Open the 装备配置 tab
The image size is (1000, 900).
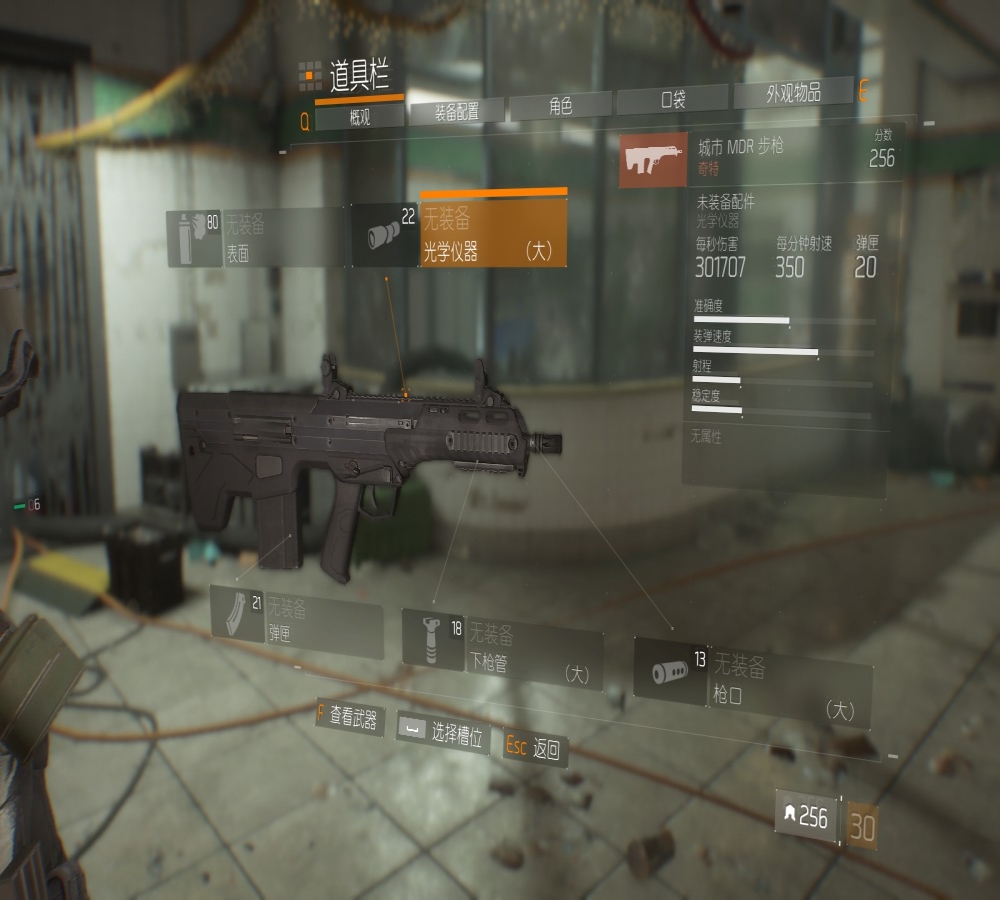[x=456, y=112]
